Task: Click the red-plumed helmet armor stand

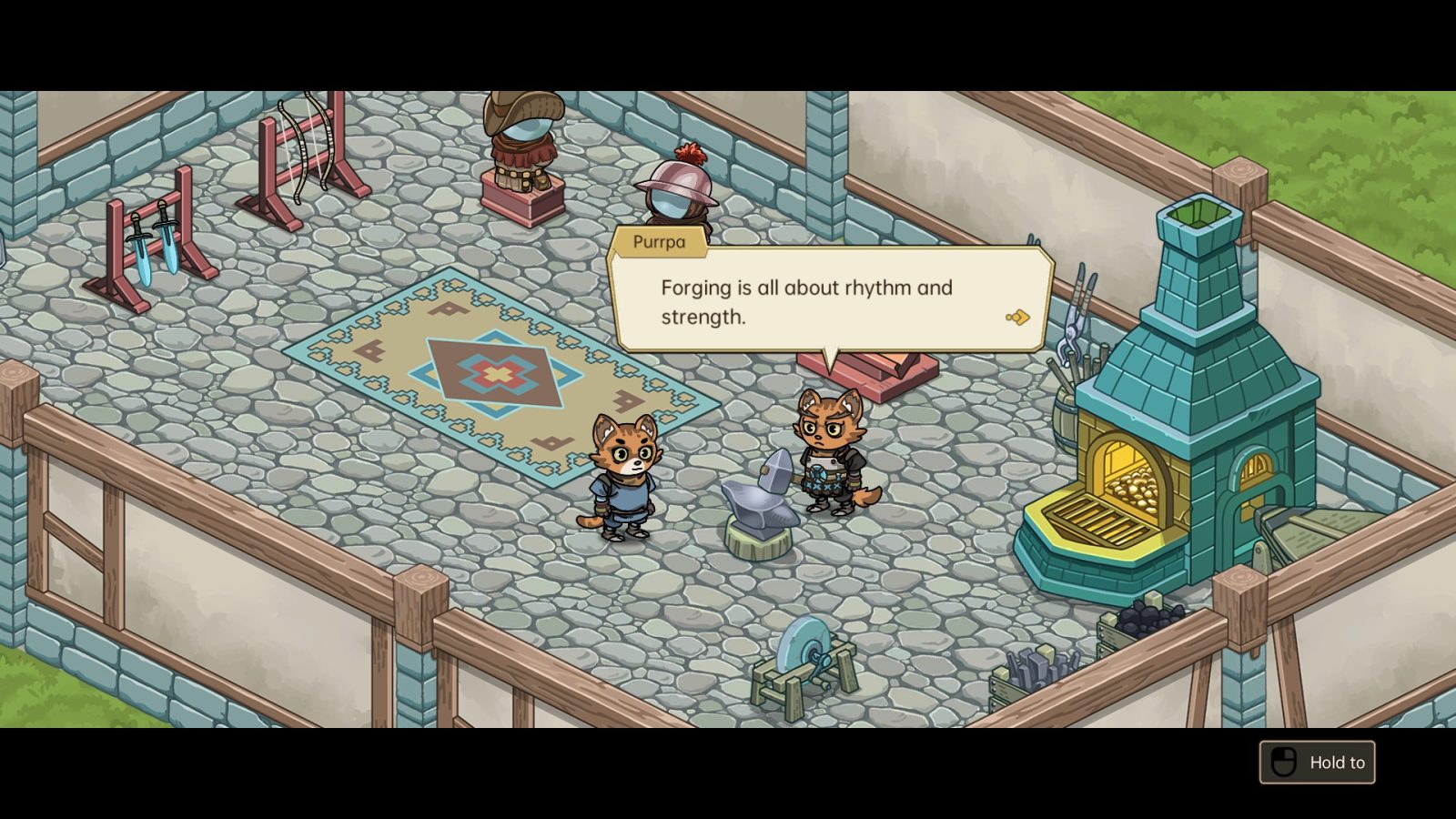Action: pos(675,196)
